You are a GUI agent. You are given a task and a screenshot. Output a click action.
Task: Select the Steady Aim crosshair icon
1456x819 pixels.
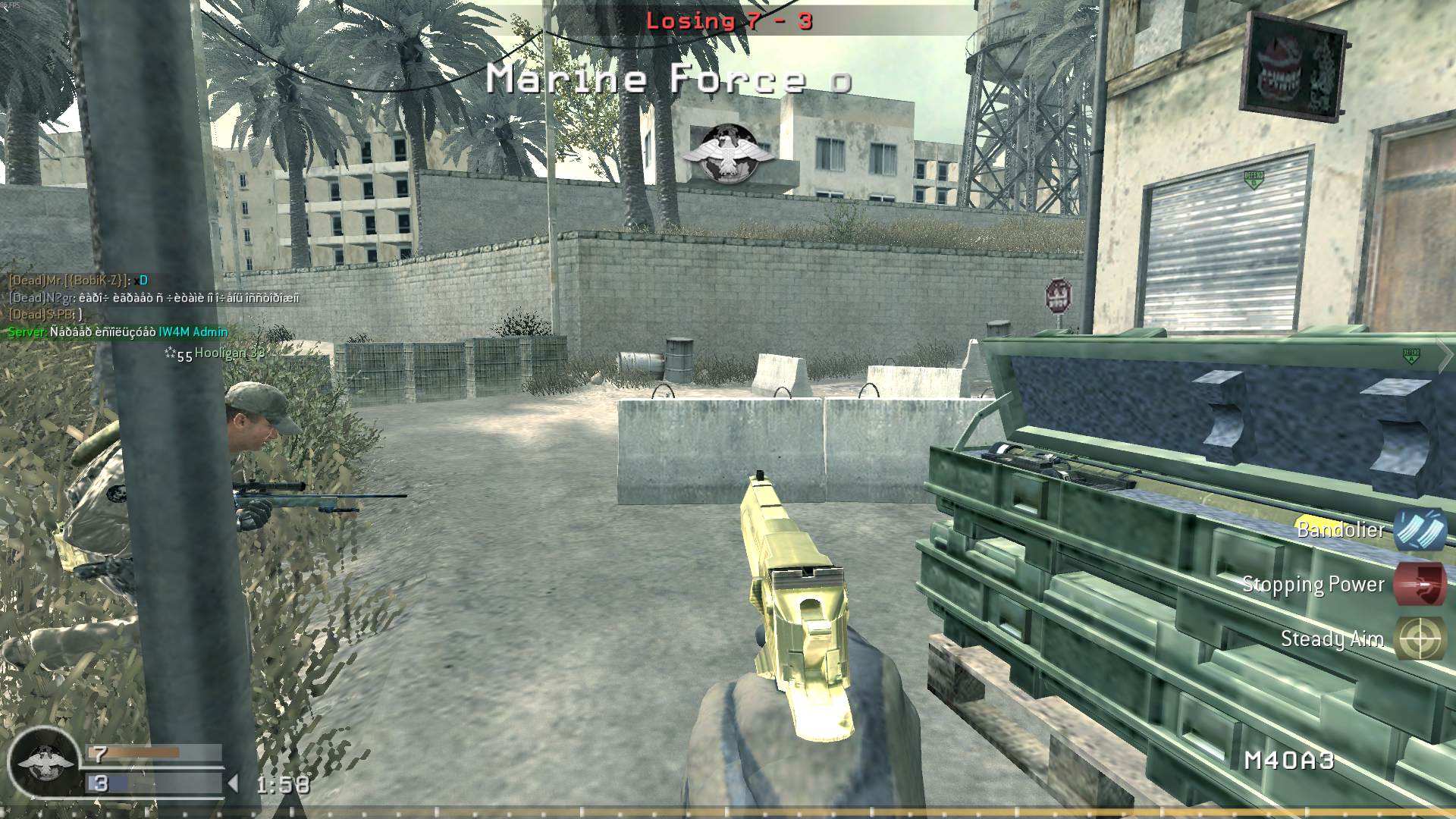pos(1423,639)
